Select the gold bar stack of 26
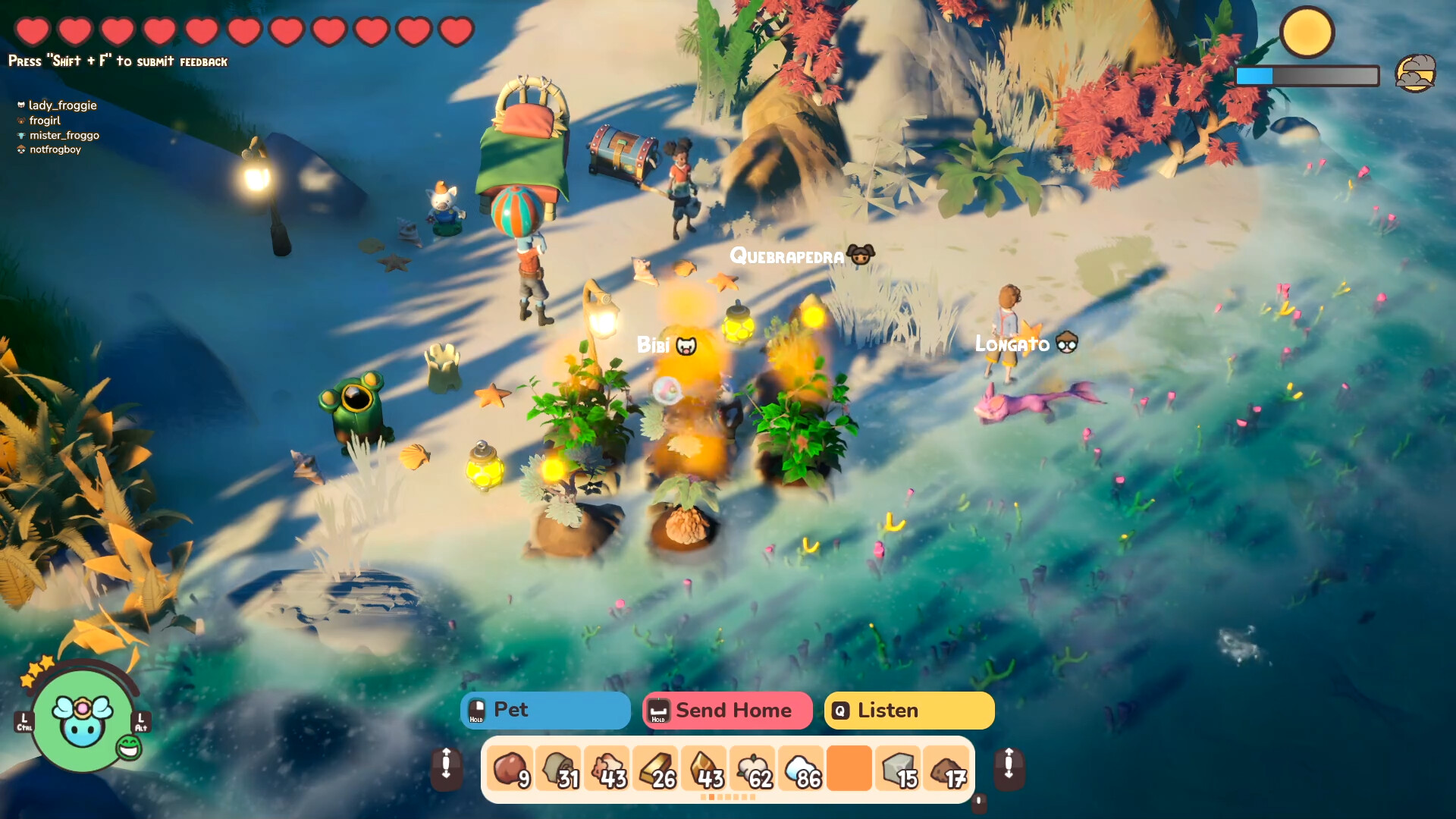 (x=657, y=768)
